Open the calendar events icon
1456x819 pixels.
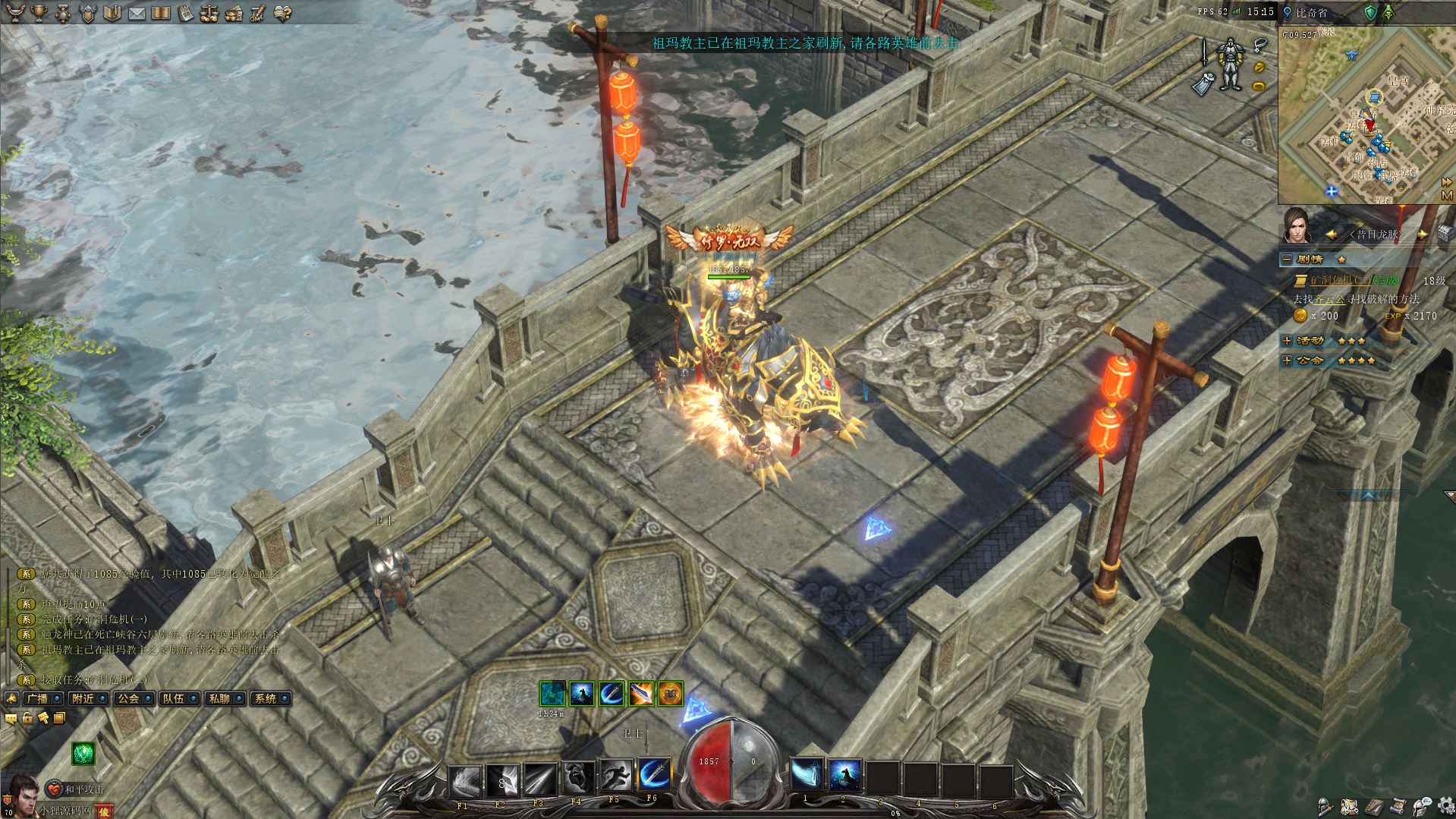pyautogui.click(x=185, y=13)
